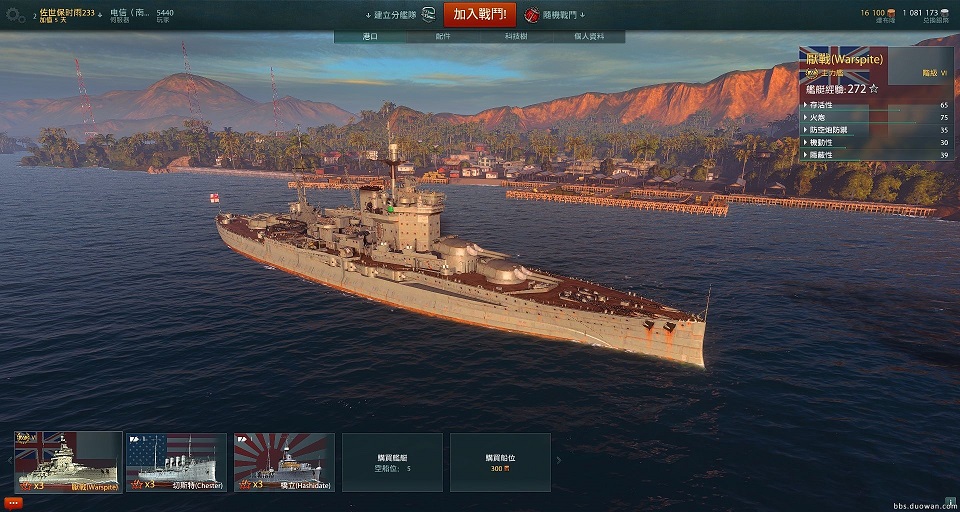960x512 pixels.
Task: Open the settings gear menu
Action: [x=15, y=16]
